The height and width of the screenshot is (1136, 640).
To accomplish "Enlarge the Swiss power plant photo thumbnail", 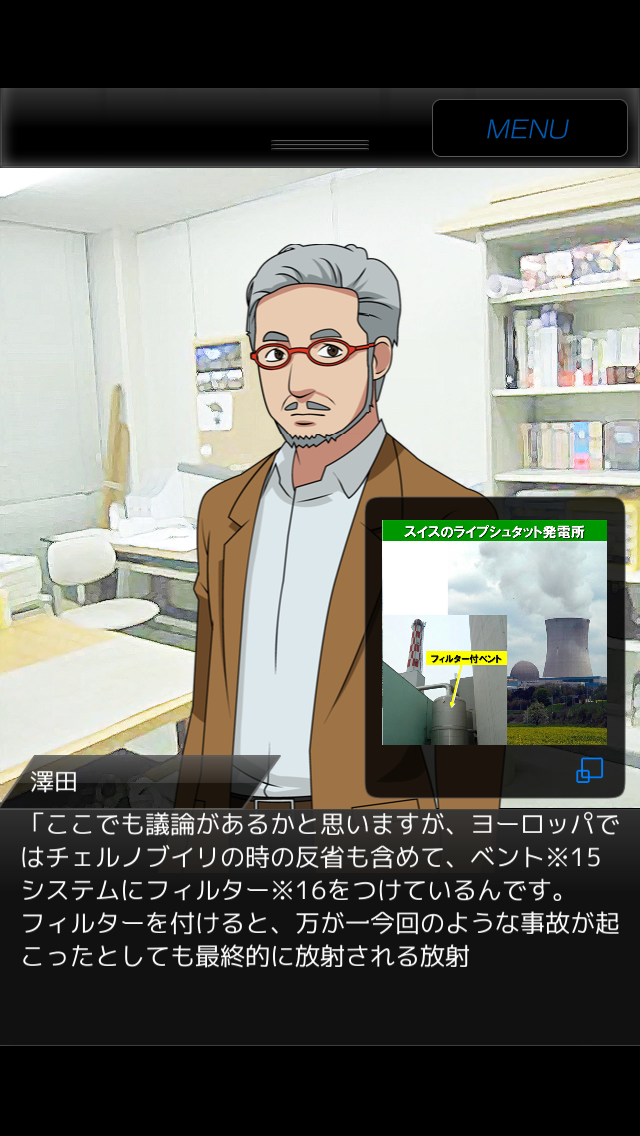I will [x=494, y=633].
